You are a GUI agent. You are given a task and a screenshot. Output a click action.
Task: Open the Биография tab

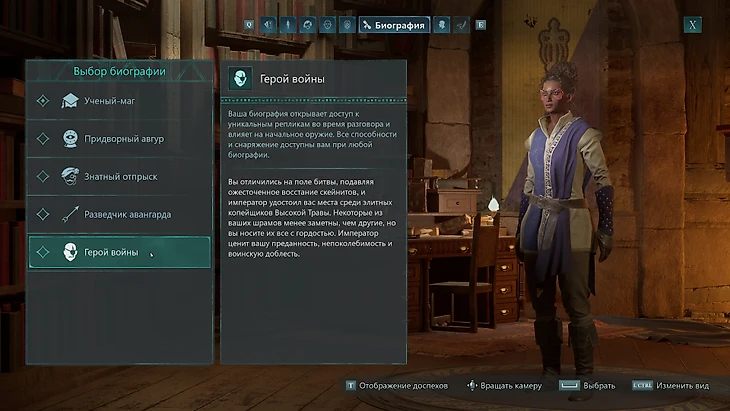click(393, 25)
